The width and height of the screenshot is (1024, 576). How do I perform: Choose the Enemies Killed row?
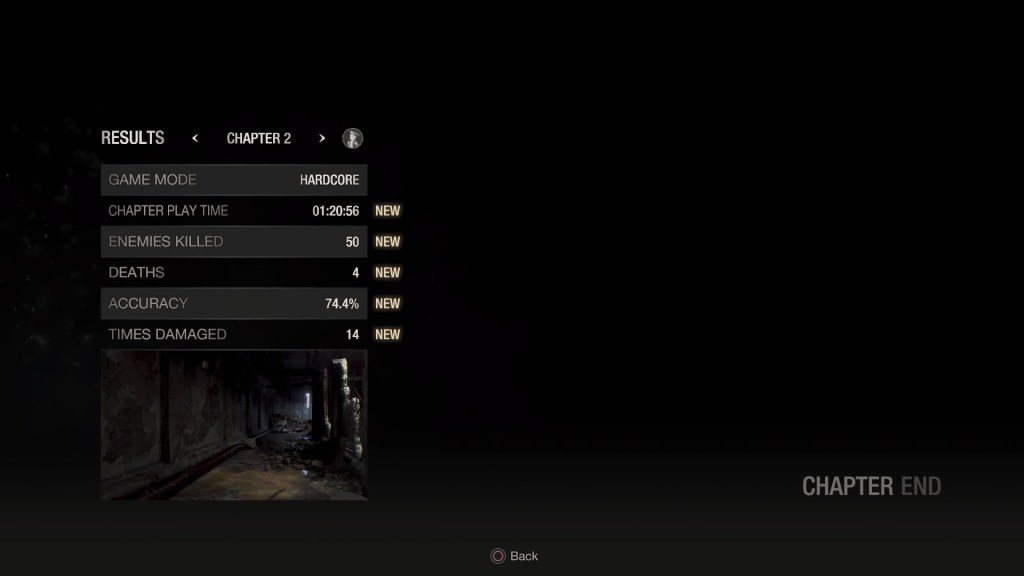click(234, 242)
